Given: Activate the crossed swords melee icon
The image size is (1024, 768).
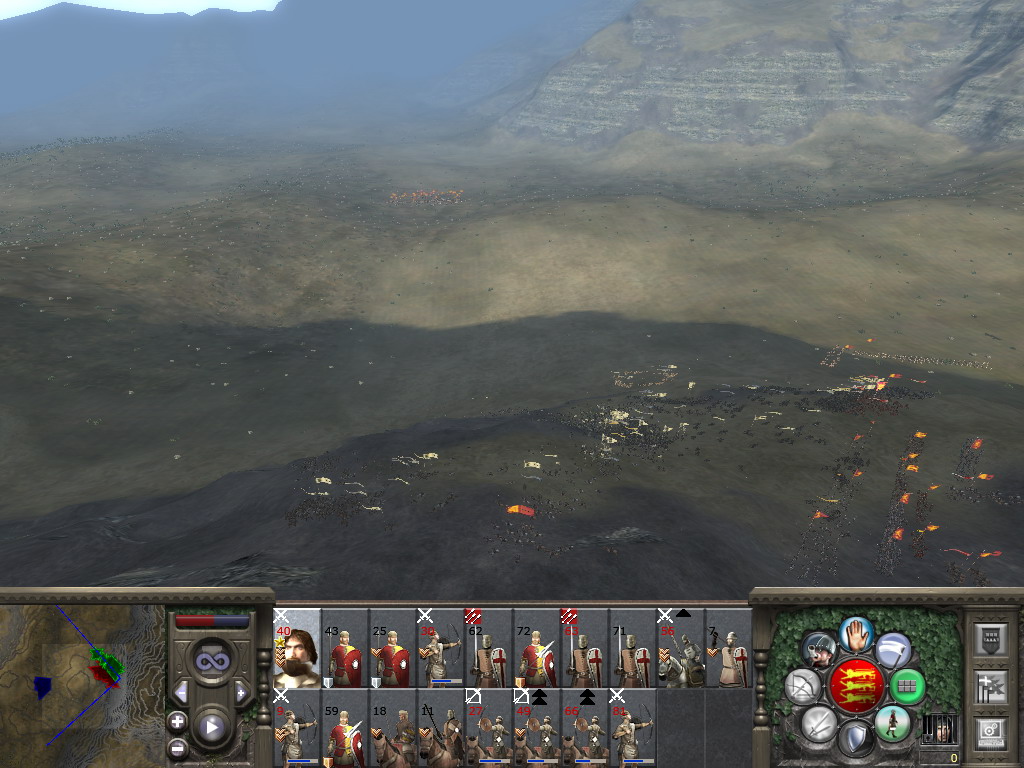Looking at the screenshot, I should (819, 723).
